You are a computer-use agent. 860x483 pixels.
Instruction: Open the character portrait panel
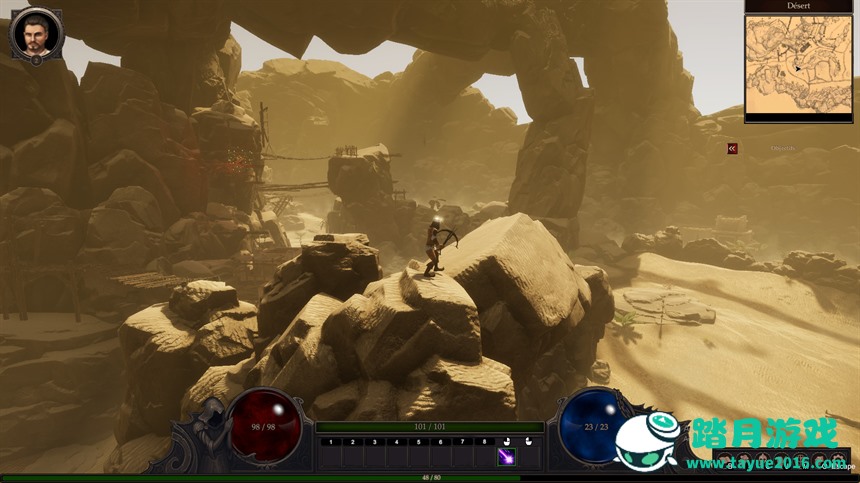tap(36, 34)
